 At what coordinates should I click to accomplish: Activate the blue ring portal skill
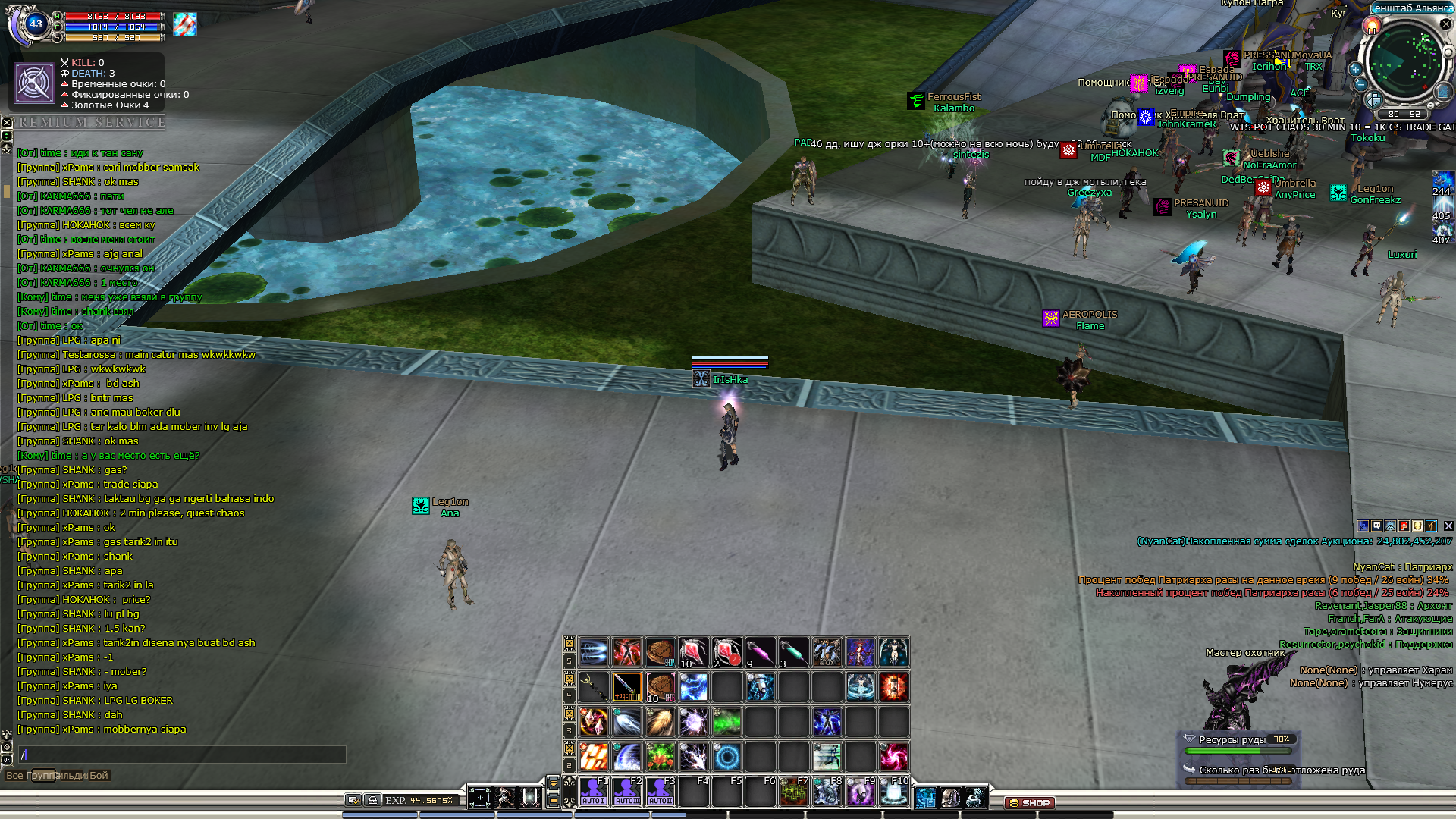pyautogui.click(x=727, y=756)
